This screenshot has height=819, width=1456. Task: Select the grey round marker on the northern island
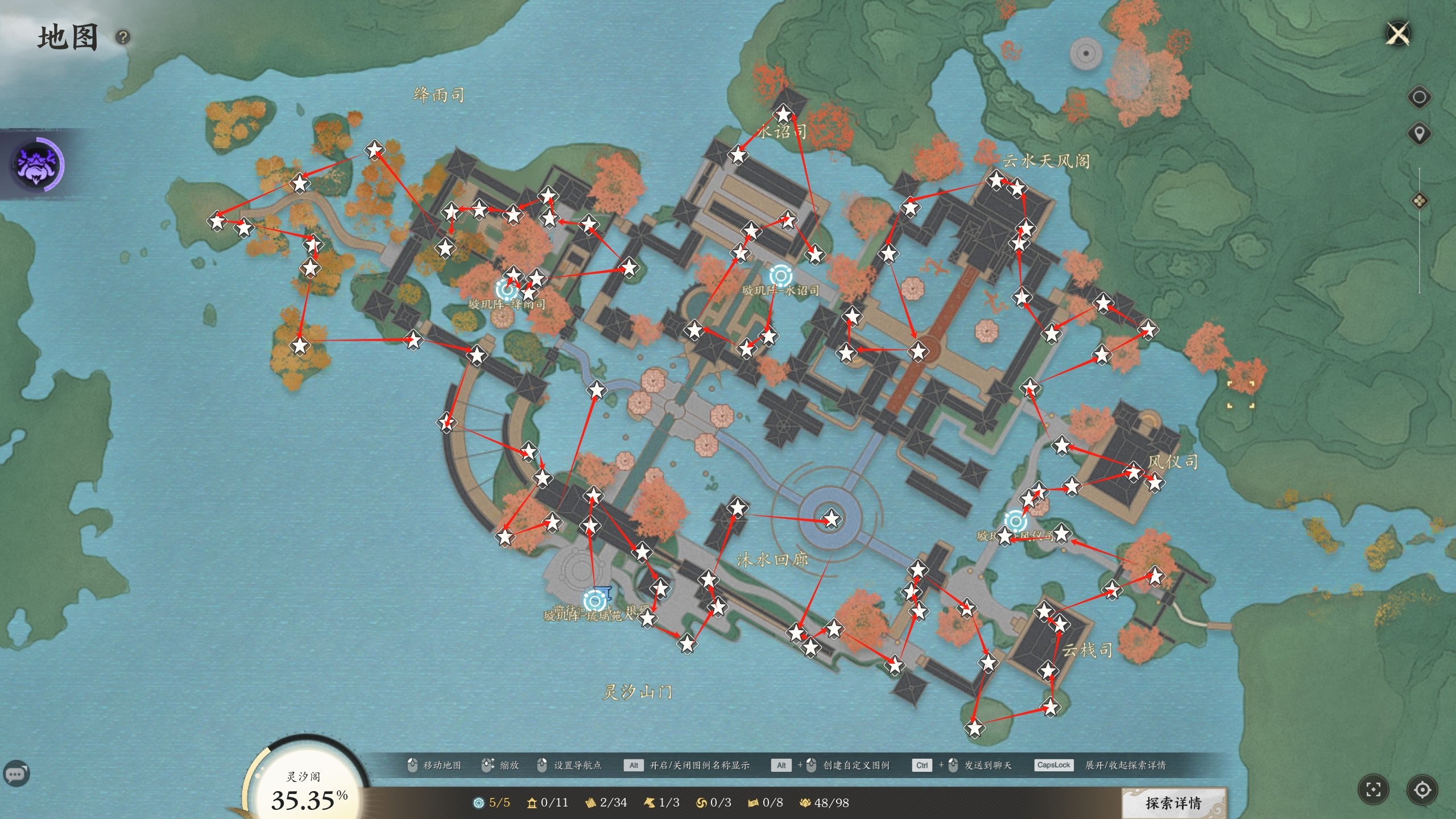tap(1086, 54)
